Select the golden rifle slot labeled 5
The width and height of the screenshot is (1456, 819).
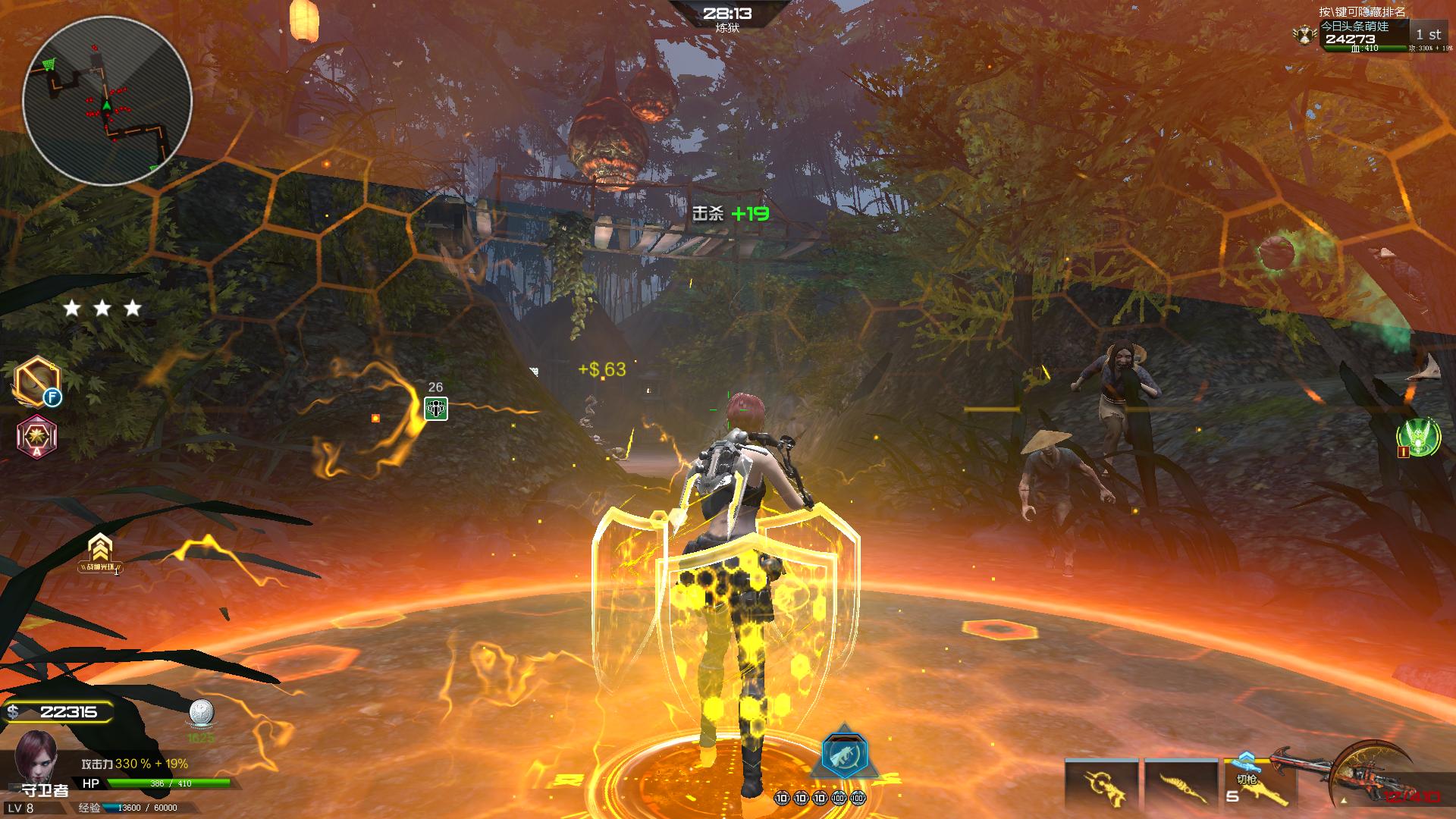(x=1257, y=785)
